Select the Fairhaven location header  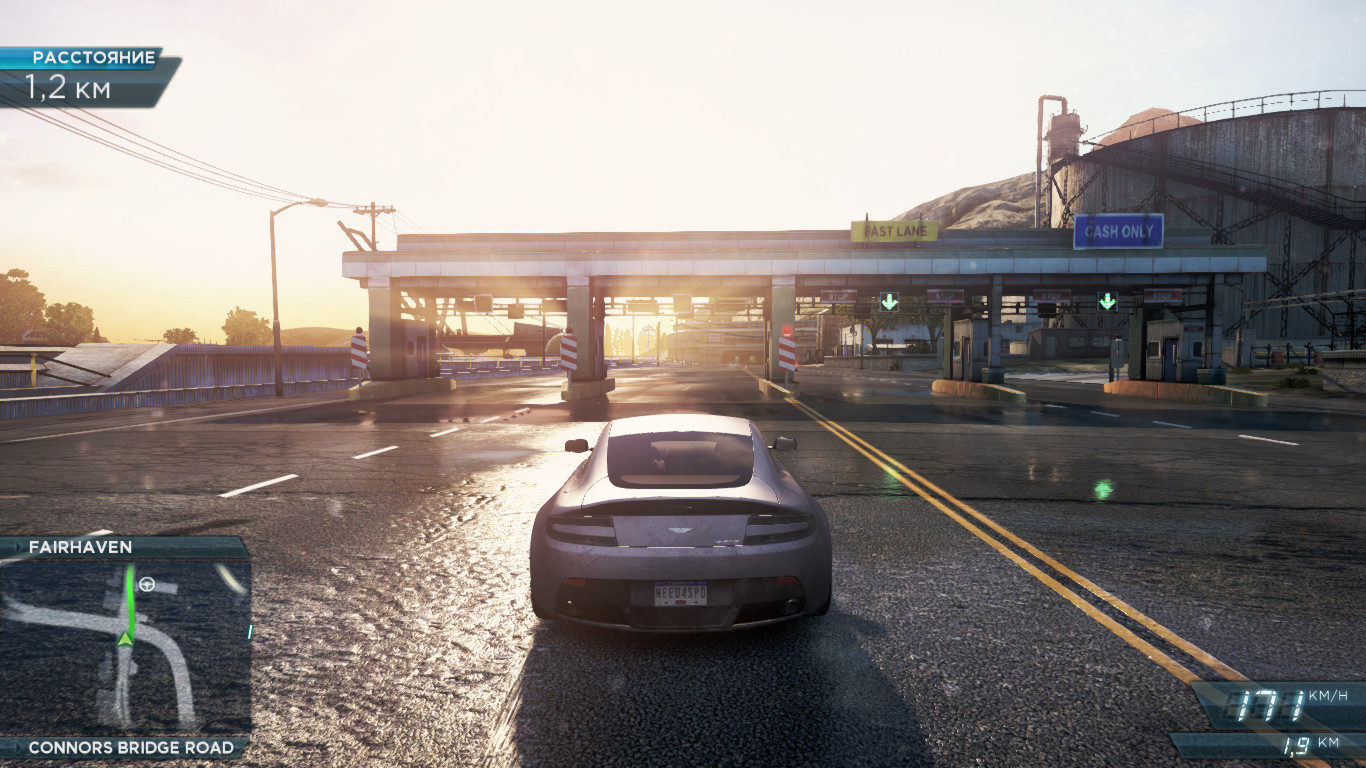click(x=81, y=547)
